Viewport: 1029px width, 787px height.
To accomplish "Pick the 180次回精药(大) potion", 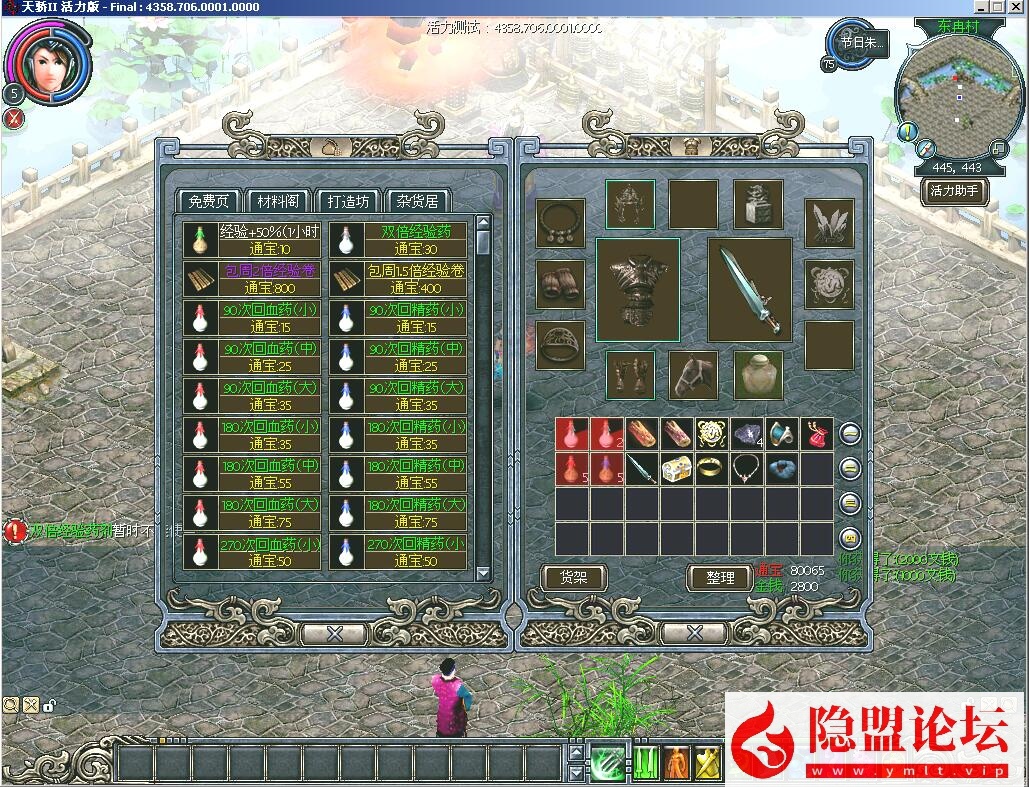I will 399,513.
